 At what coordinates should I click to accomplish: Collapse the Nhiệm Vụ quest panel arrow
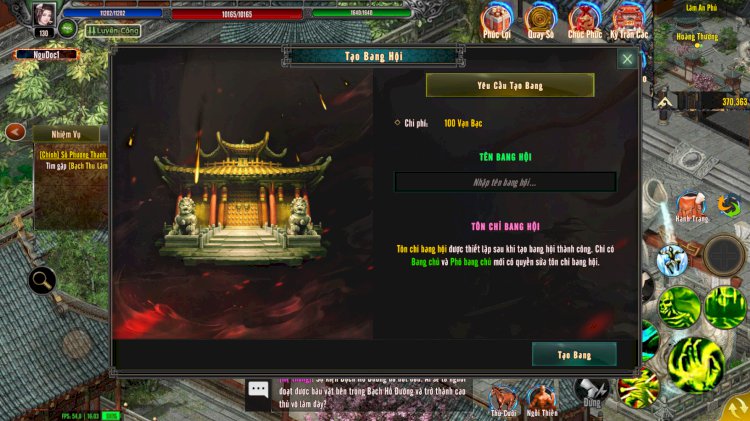pyautogui.click(x=15, y=131)
